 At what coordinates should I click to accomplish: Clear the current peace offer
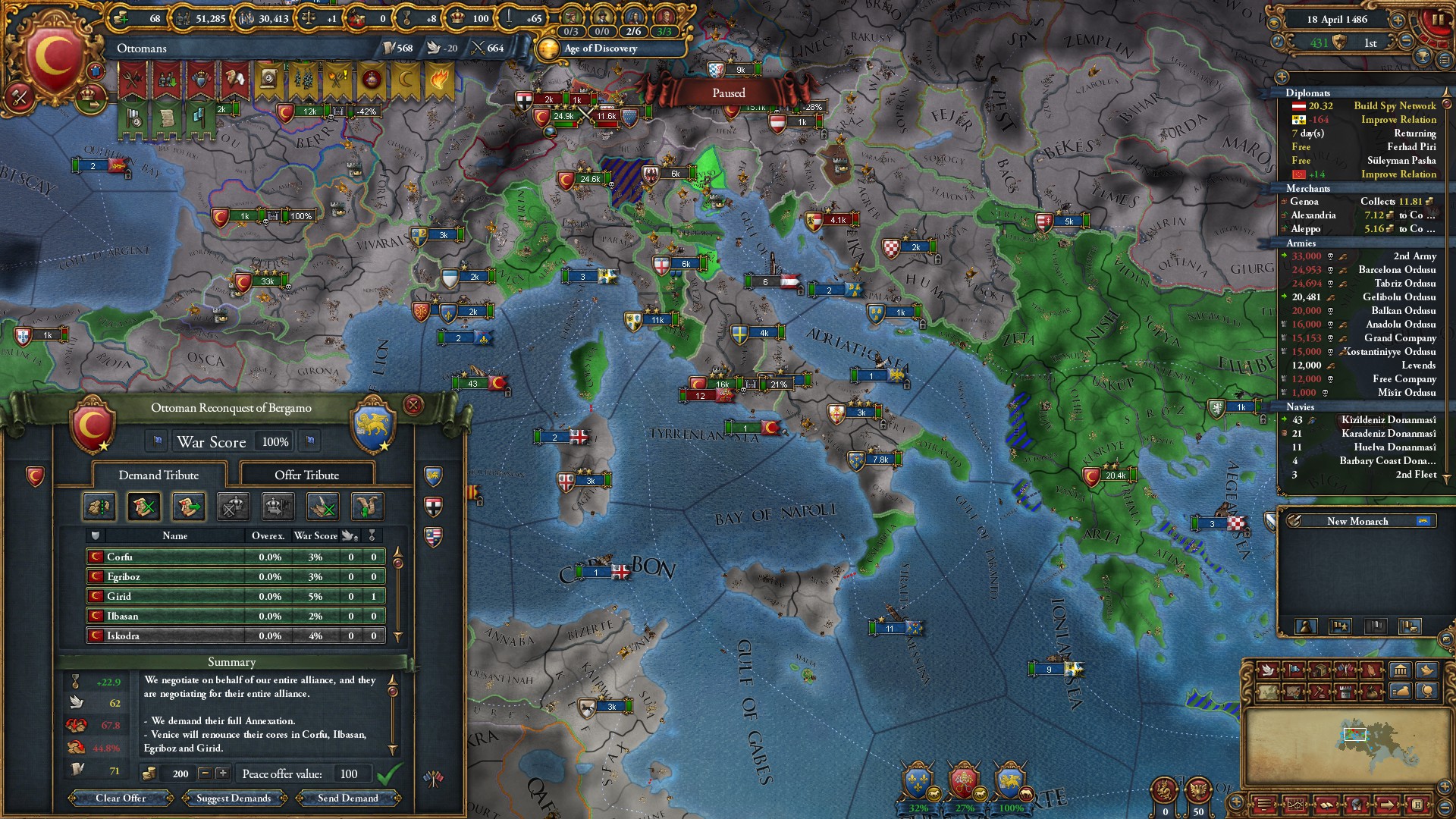pyautogui.click(x=121, y=798)
